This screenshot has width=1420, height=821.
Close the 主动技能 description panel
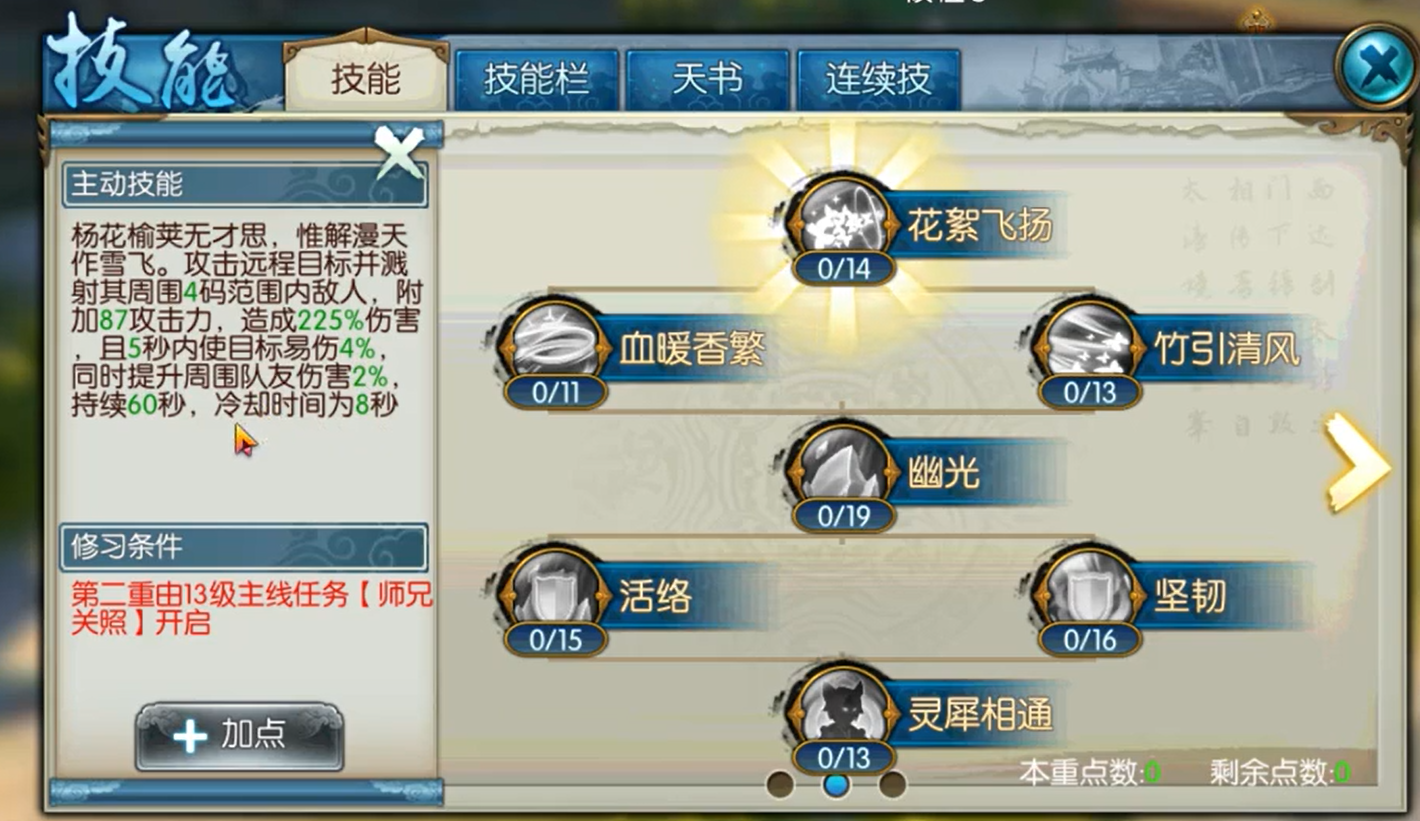pos(400,152)
